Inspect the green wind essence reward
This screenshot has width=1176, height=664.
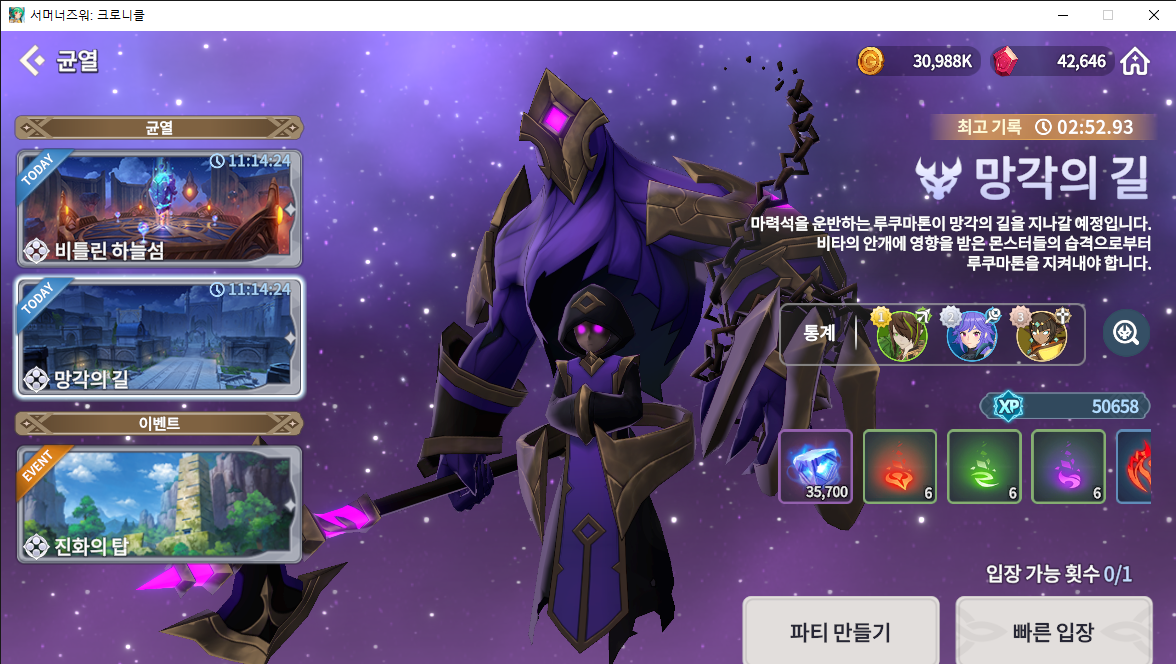(984, 466)
